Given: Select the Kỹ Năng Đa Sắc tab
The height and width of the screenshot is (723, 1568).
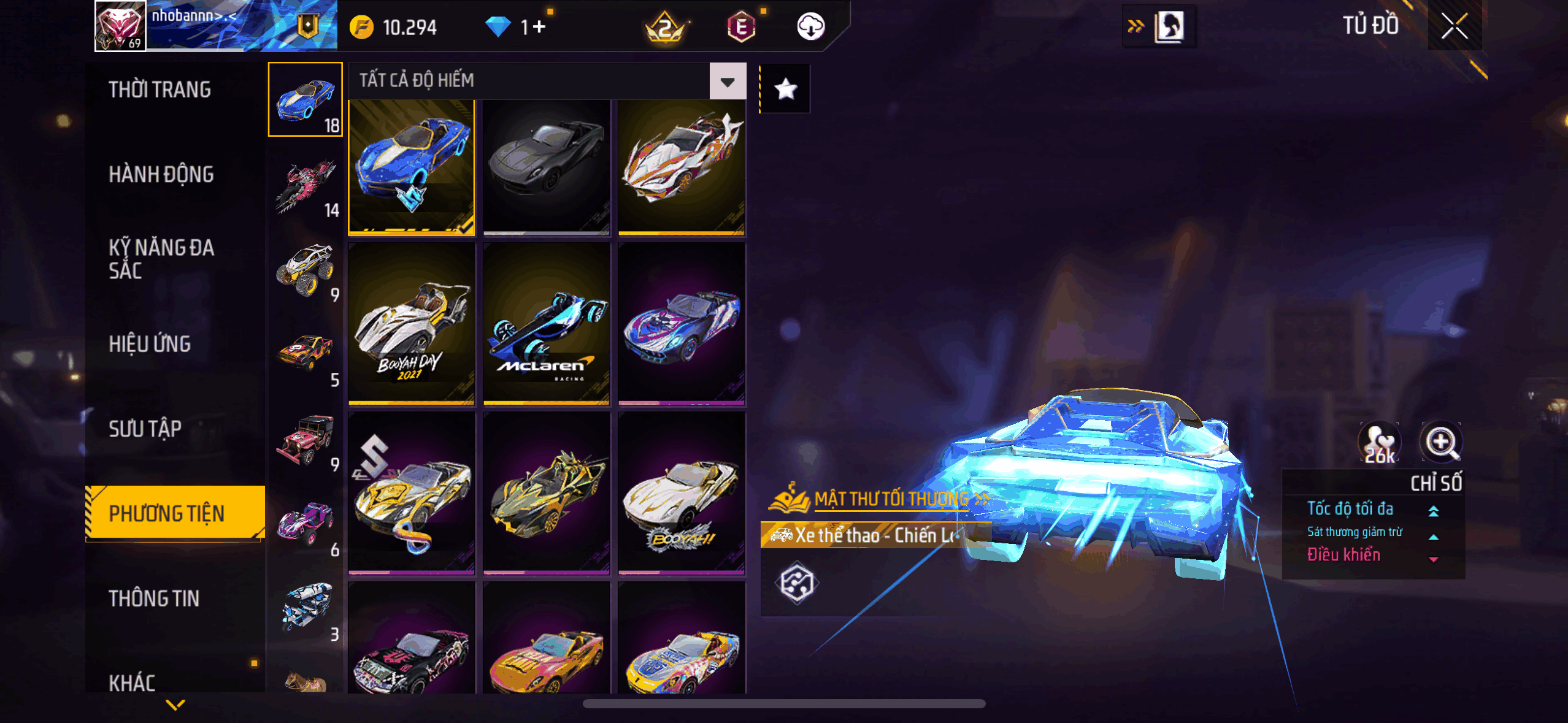Looking at the screenshot, I should pos(161,259).
